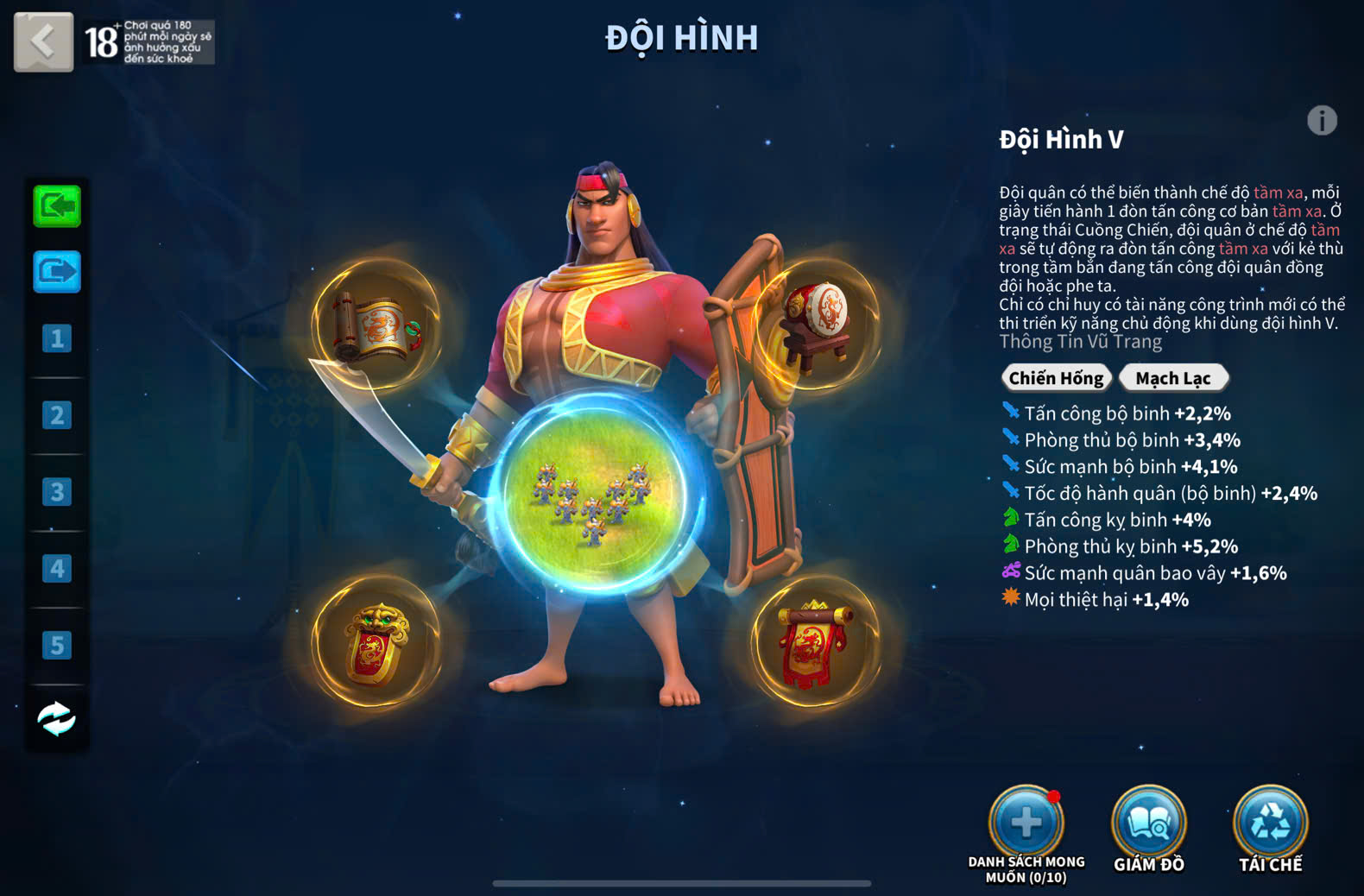Select the scroll armament slot

point(376,327)
